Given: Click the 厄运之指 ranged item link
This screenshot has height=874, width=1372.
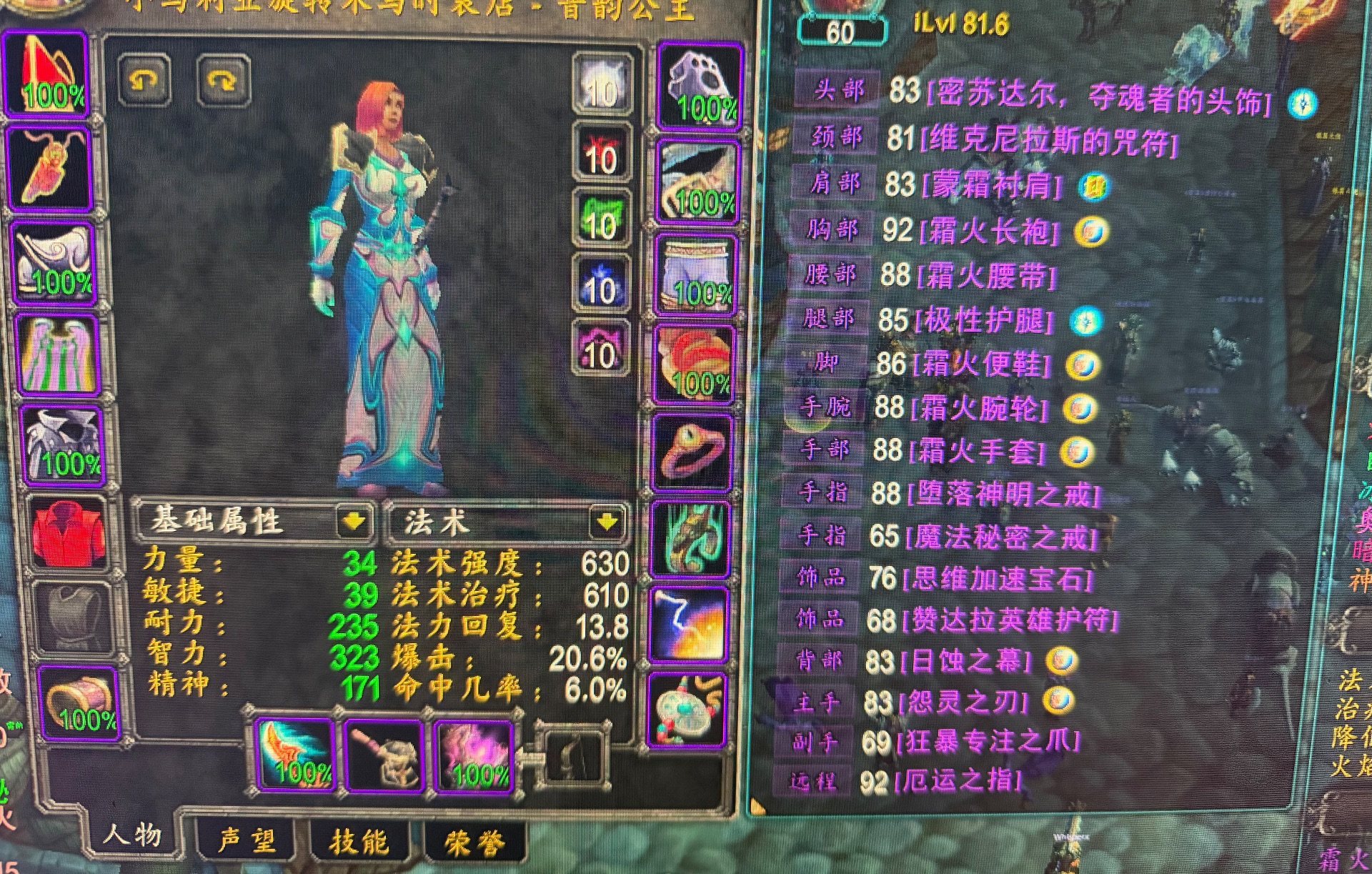Looking at the screenshot, I should (958, 781).
